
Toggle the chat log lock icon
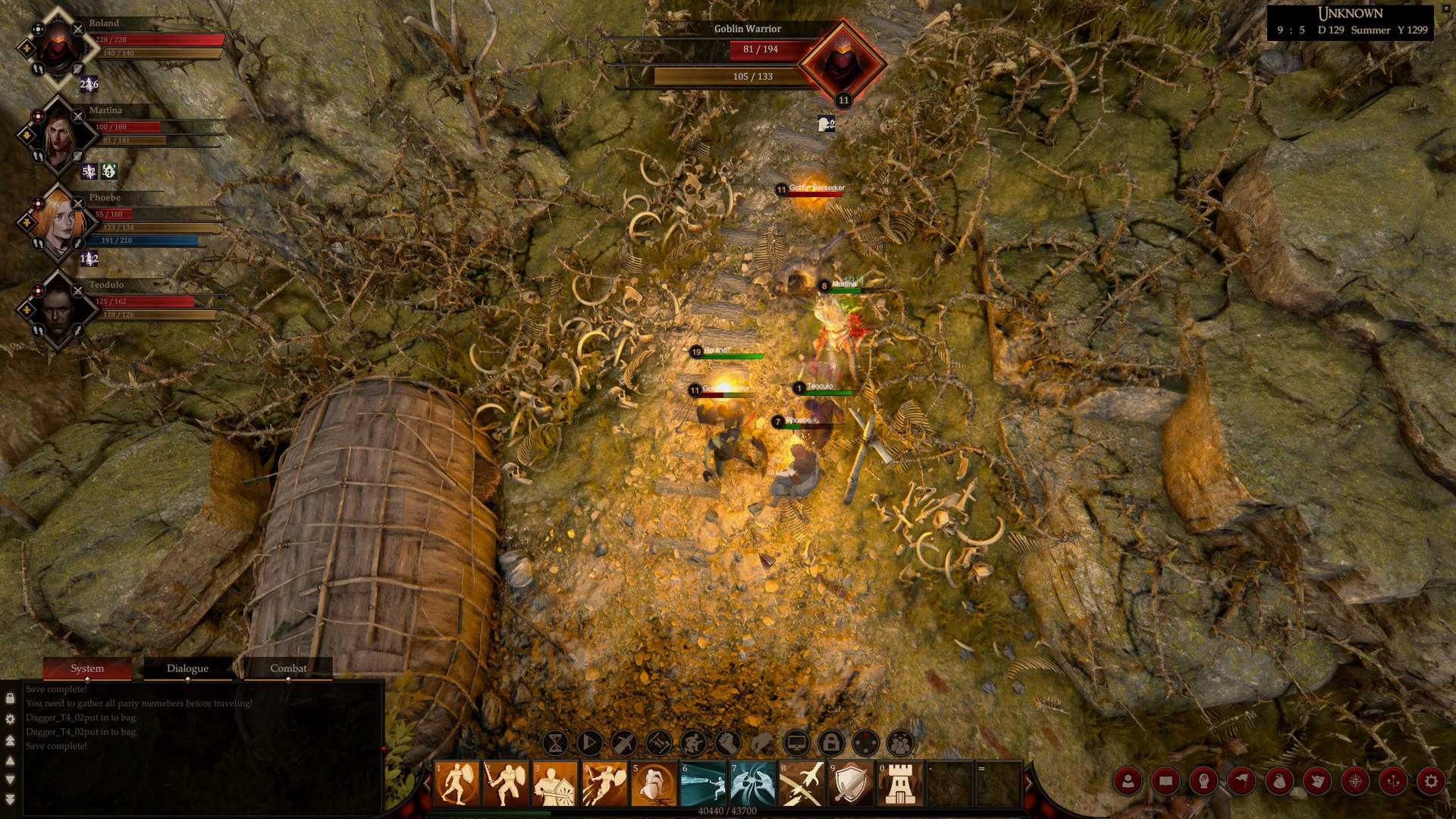click(x=9, y=696)
